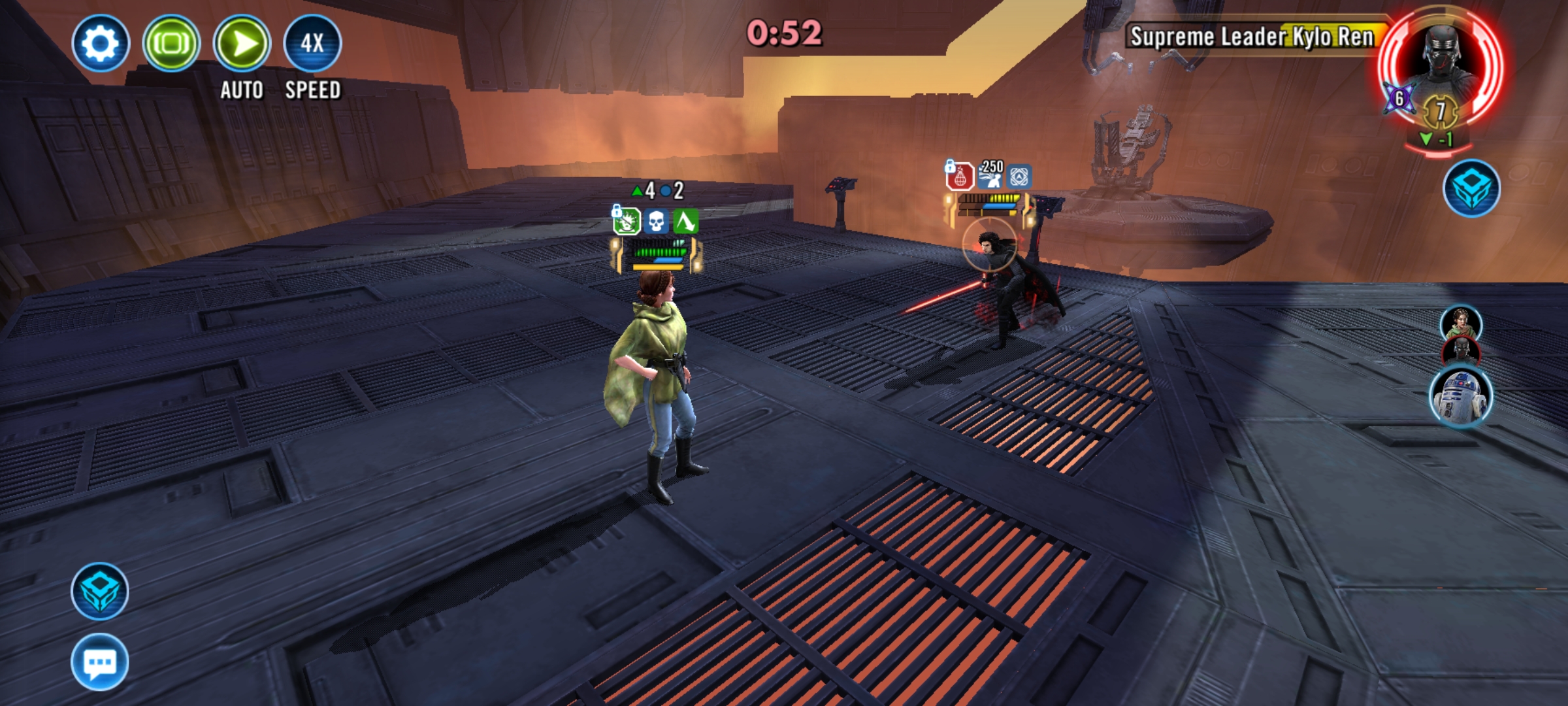Enable AUTO battle mode
Image resolution: width=1568 pixels, height=706 pixels.
242,43
